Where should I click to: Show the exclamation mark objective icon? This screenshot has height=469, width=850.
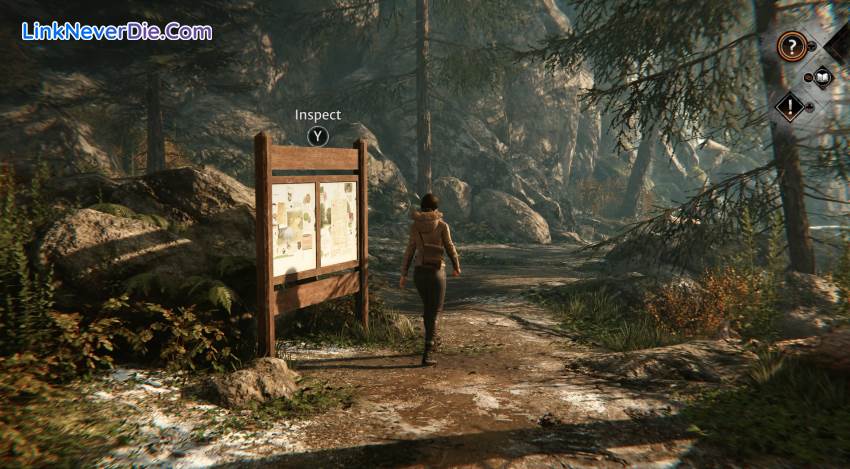pos(790,106)
